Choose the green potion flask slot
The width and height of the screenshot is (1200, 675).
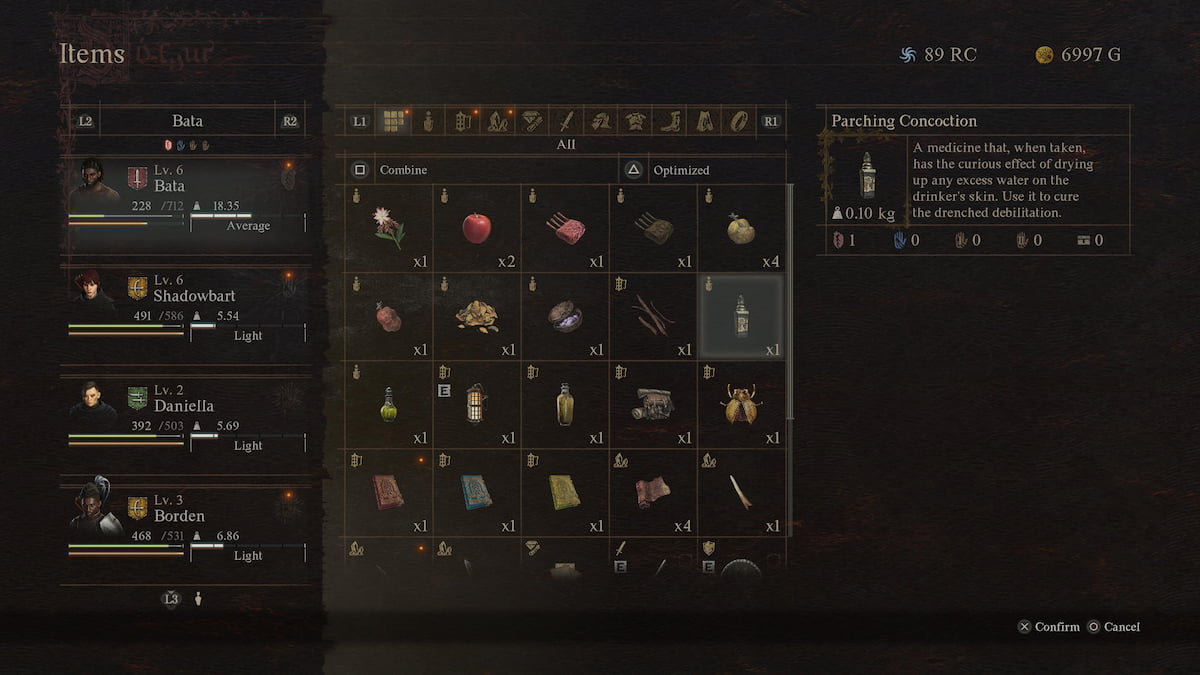[389, 405]
